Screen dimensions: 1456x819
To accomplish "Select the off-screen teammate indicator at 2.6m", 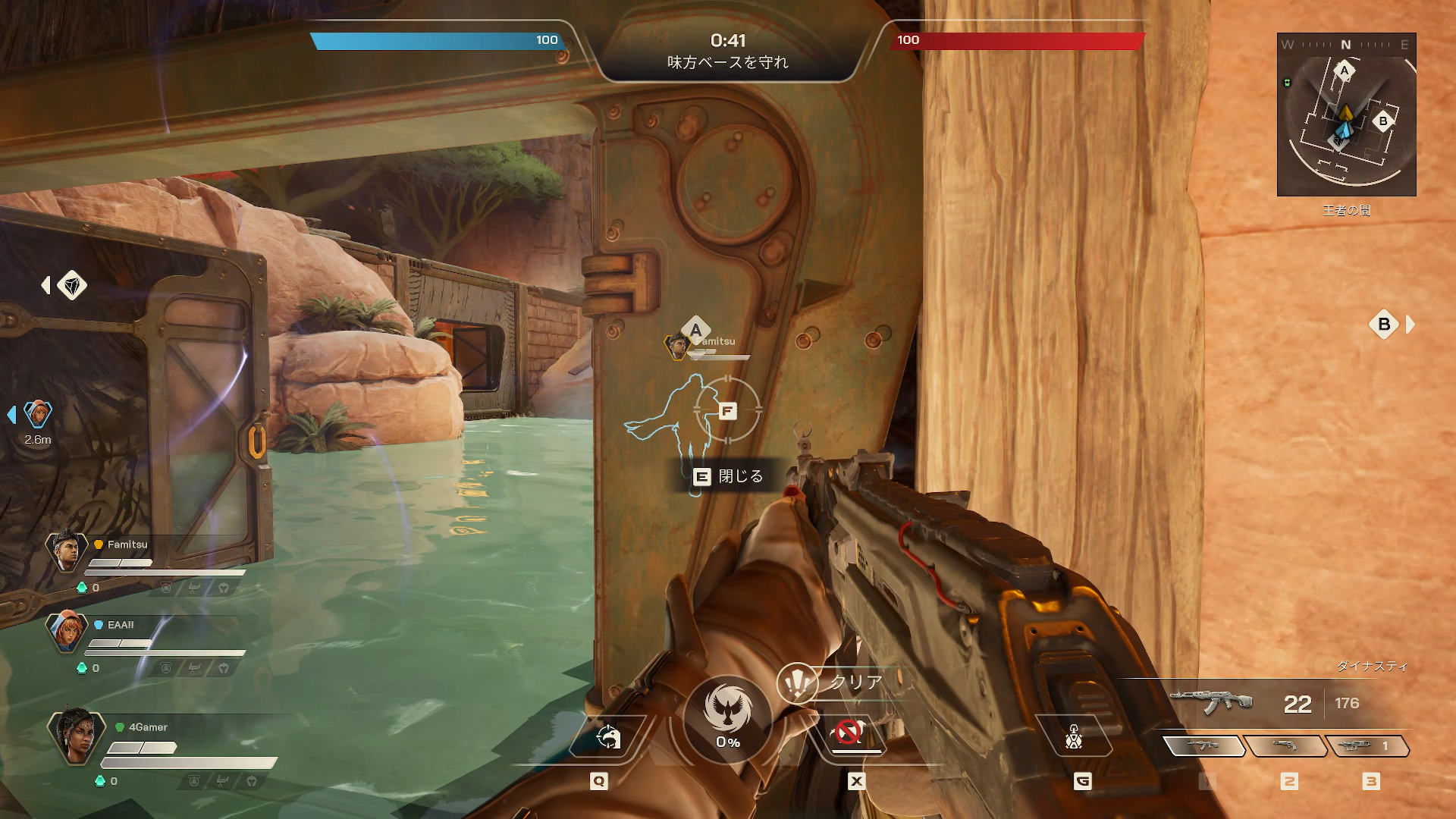I will pos(37,414).
